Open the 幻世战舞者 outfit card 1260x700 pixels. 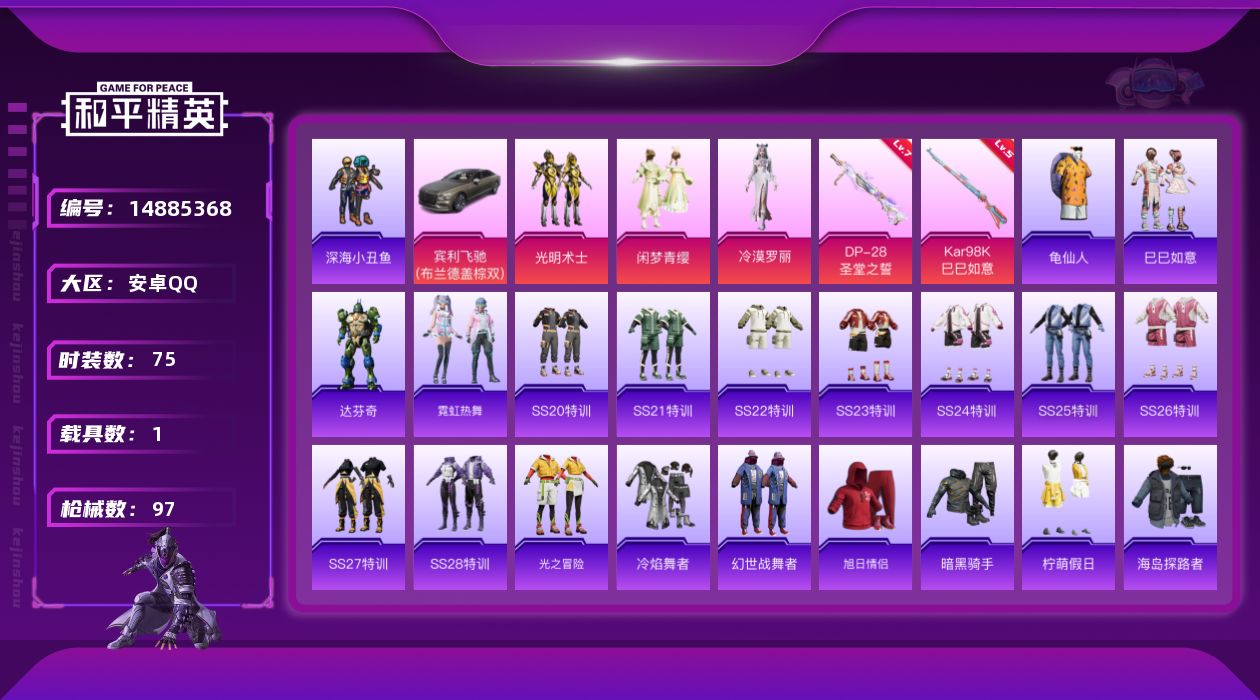tap(764, 517)
